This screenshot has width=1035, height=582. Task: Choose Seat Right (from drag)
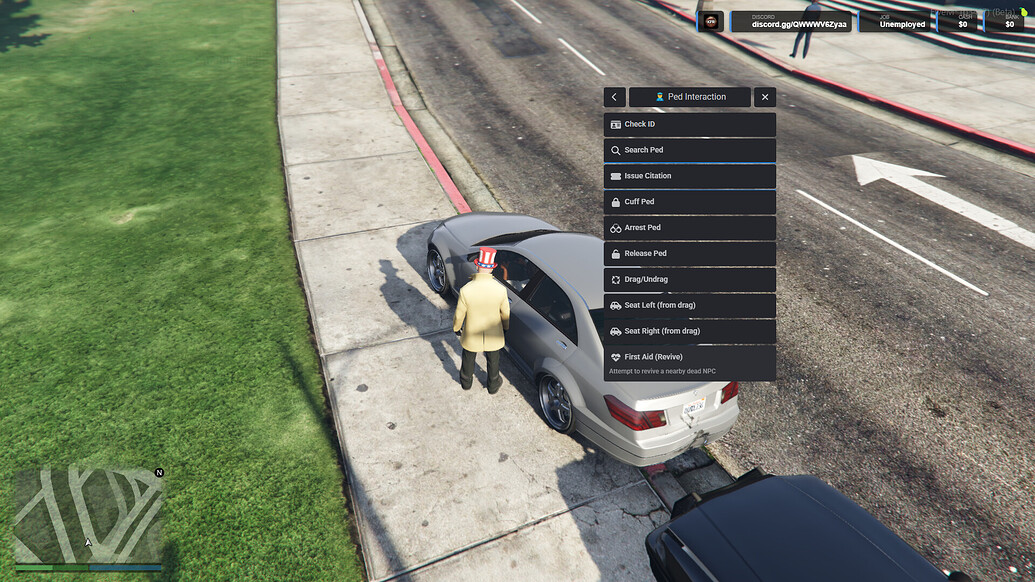[x=689, y=331]
